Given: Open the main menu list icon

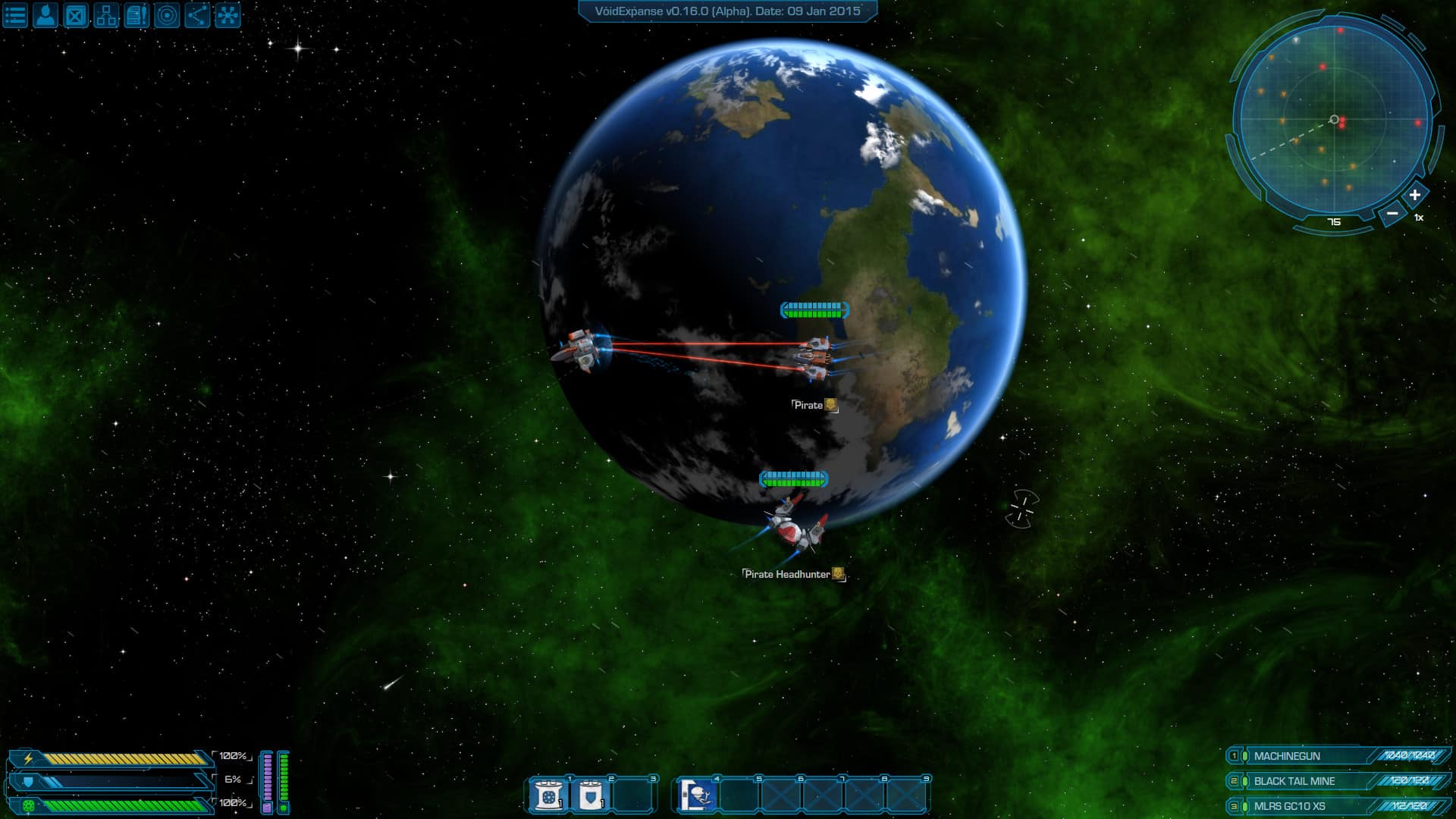Looking at the screenshot, I should tap(15, 15).
